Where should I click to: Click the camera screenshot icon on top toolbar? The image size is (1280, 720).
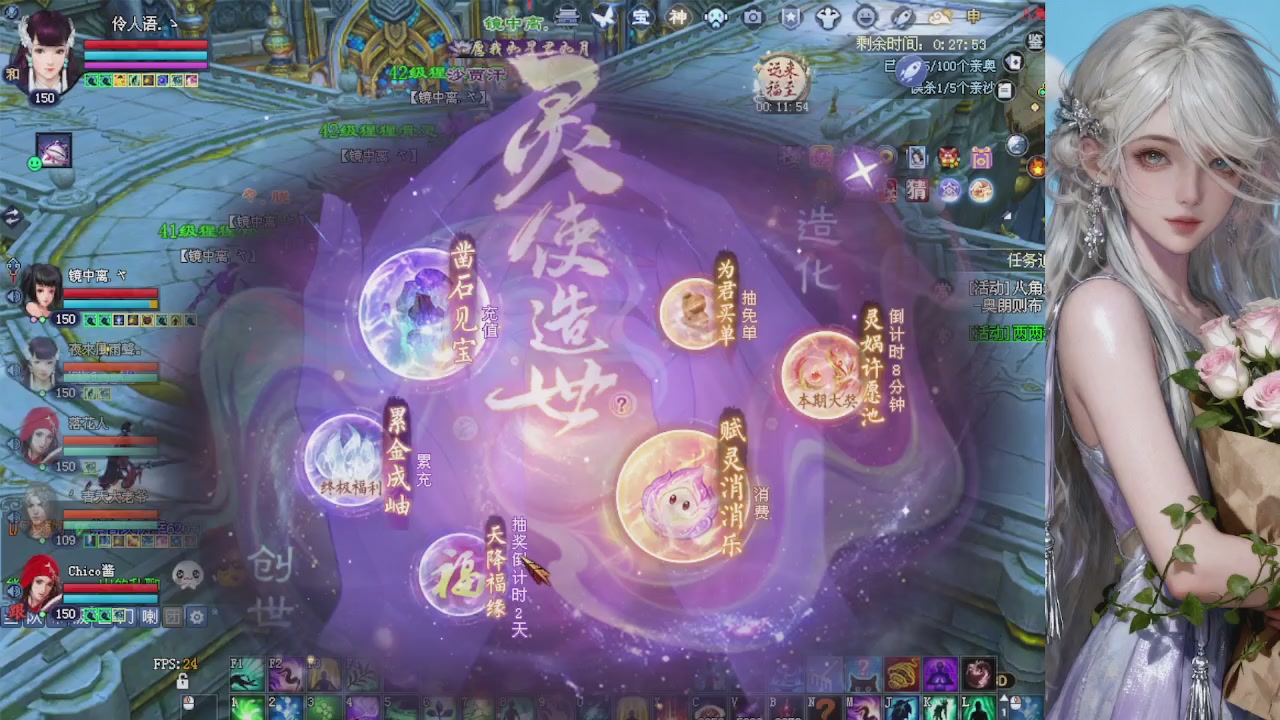pyautogui.click(x=751, y=17)
